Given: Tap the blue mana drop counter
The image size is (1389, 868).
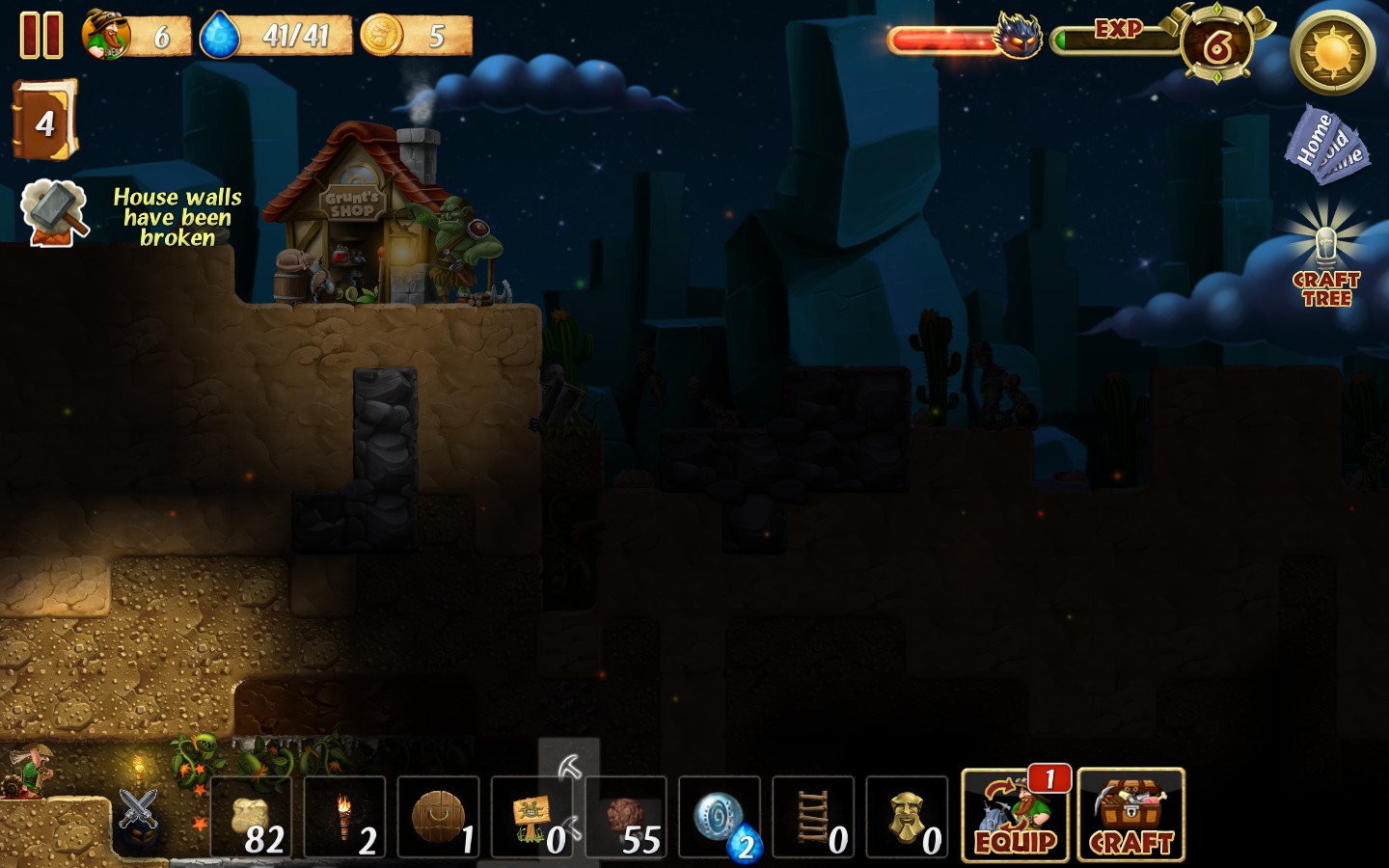Looking at the screenshot, I should [275, 37].
